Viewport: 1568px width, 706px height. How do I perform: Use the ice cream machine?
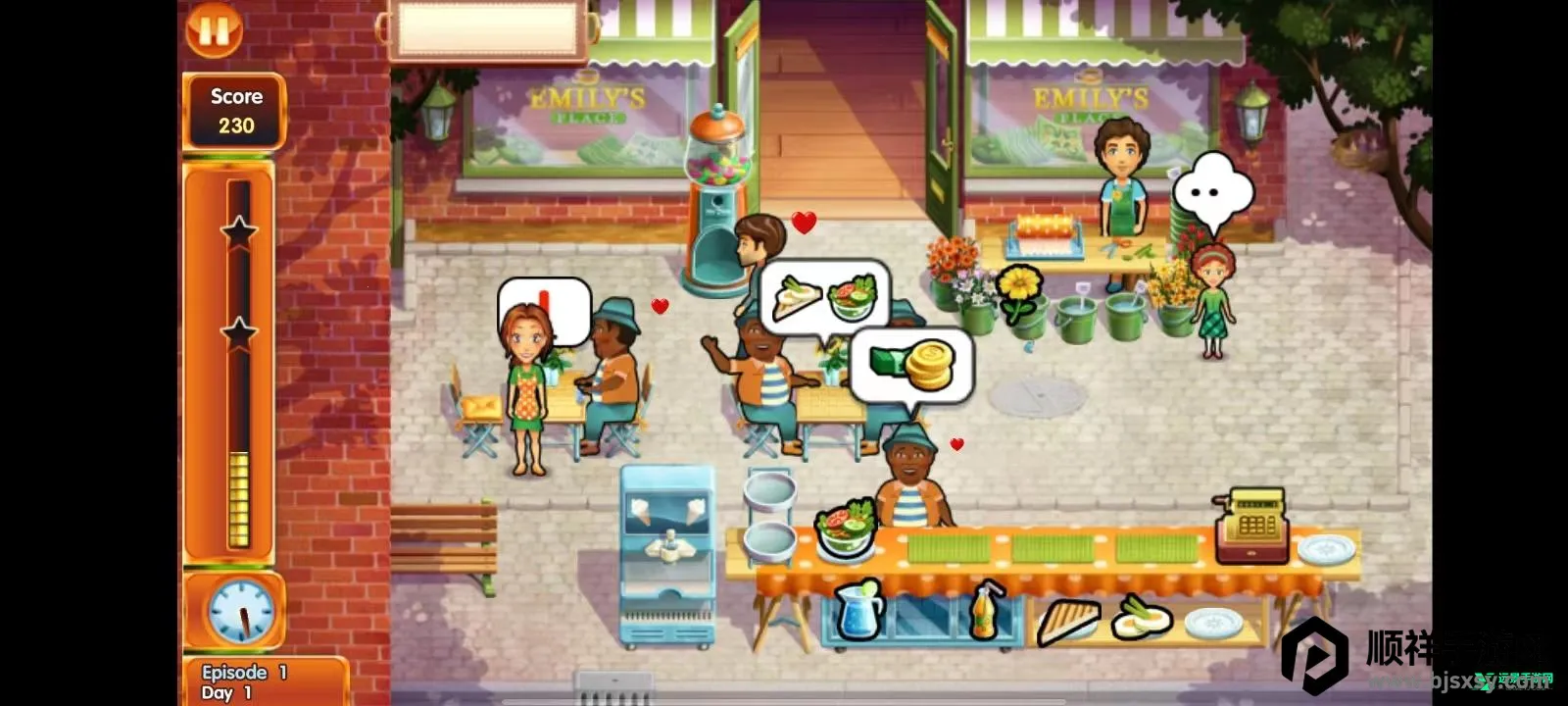[x=667, y=554]
